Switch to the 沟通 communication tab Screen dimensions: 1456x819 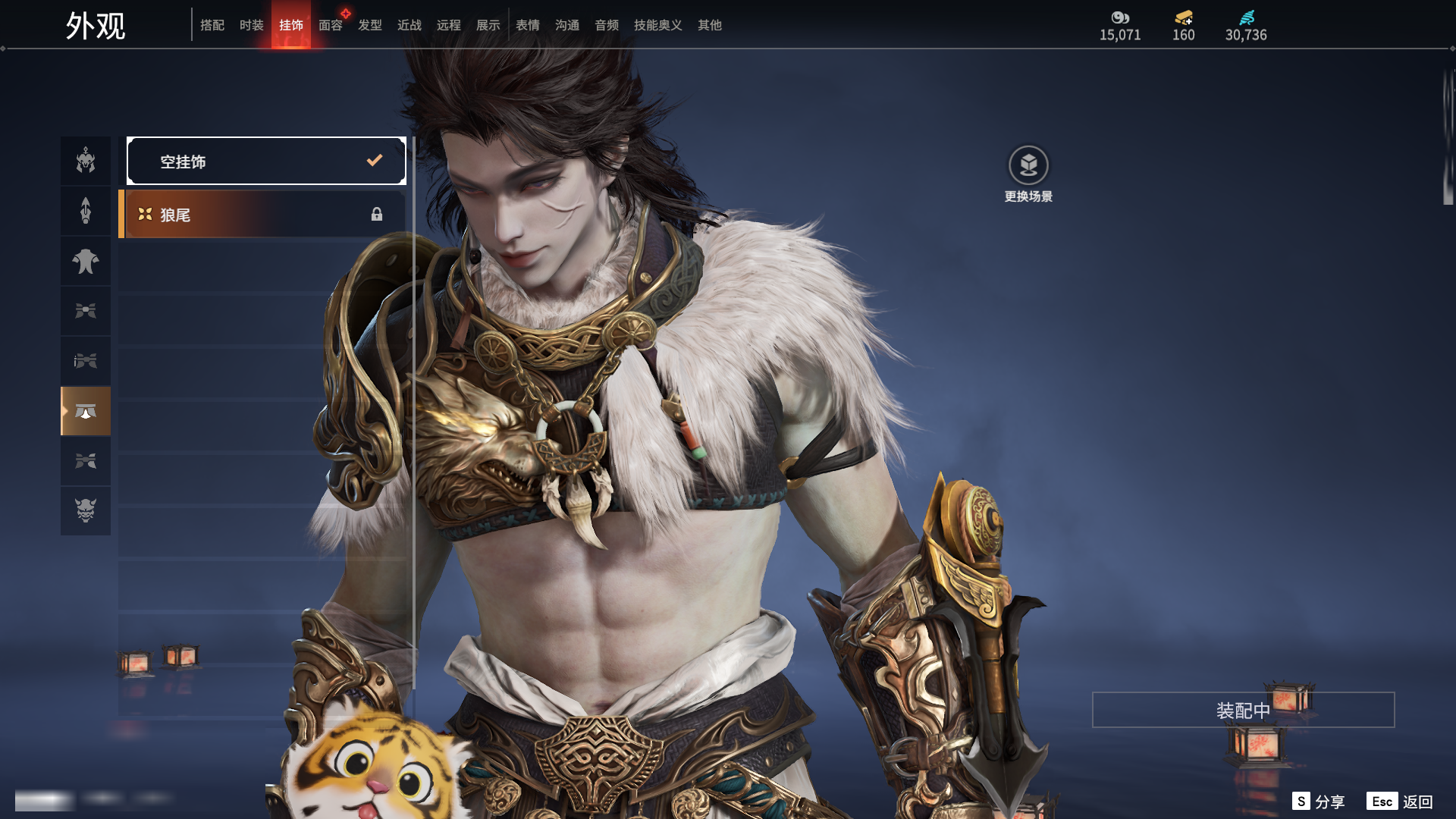click(567, 25)
